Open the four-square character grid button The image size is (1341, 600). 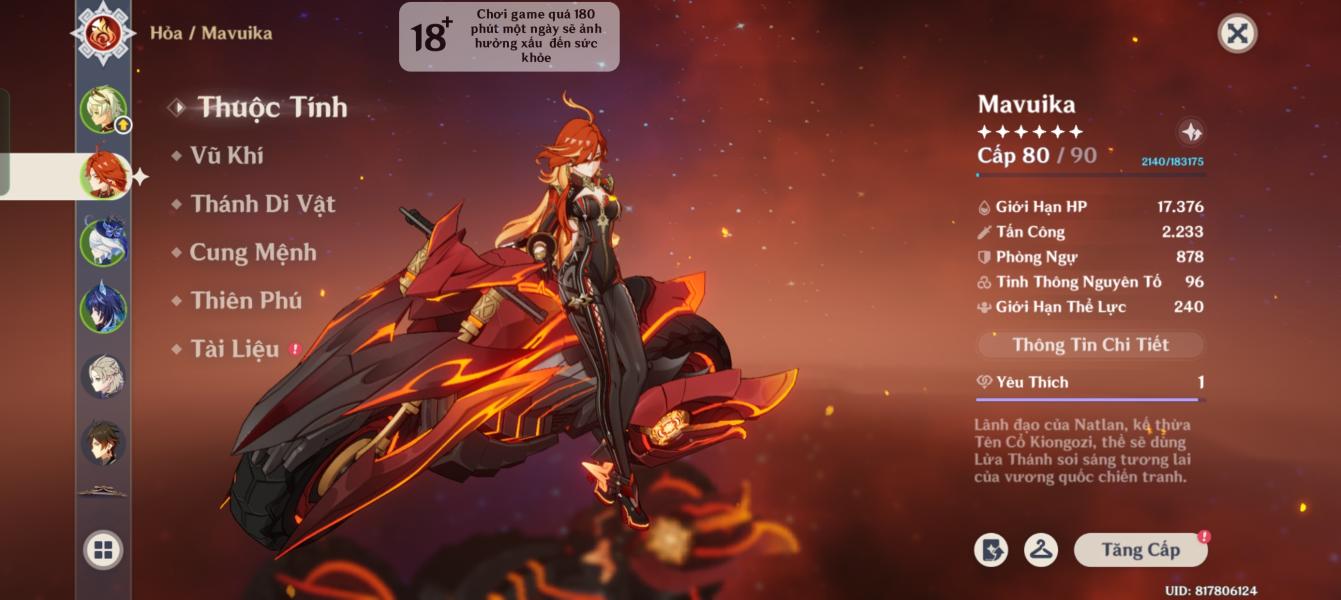[103, 550]
